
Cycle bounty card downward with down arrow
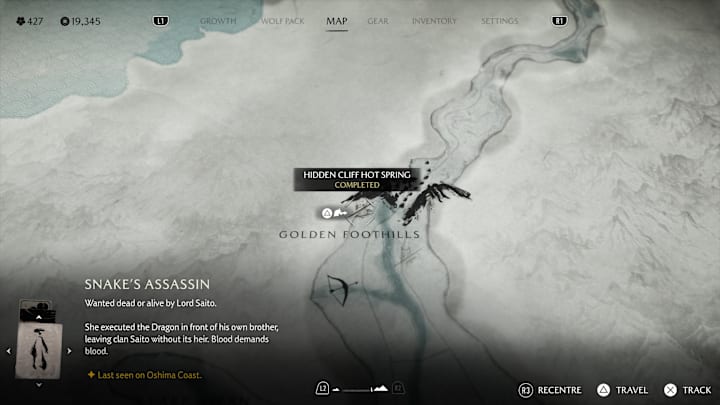coord(41,384)
